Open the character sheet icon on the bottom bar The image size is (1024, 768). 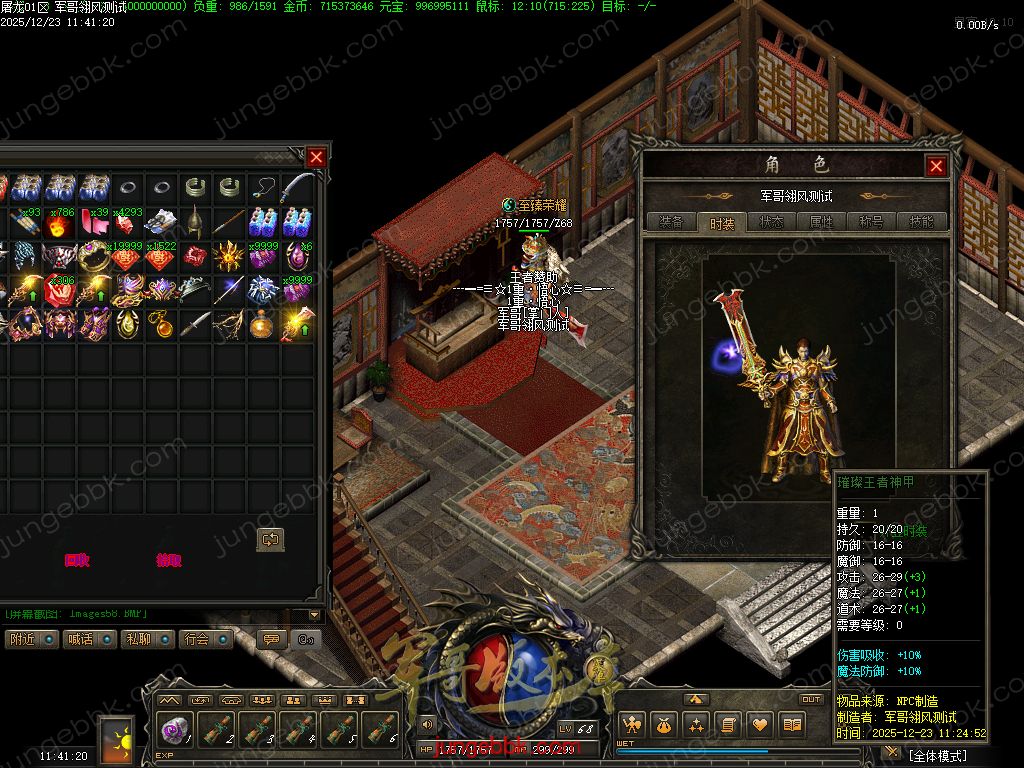[631, 724]
